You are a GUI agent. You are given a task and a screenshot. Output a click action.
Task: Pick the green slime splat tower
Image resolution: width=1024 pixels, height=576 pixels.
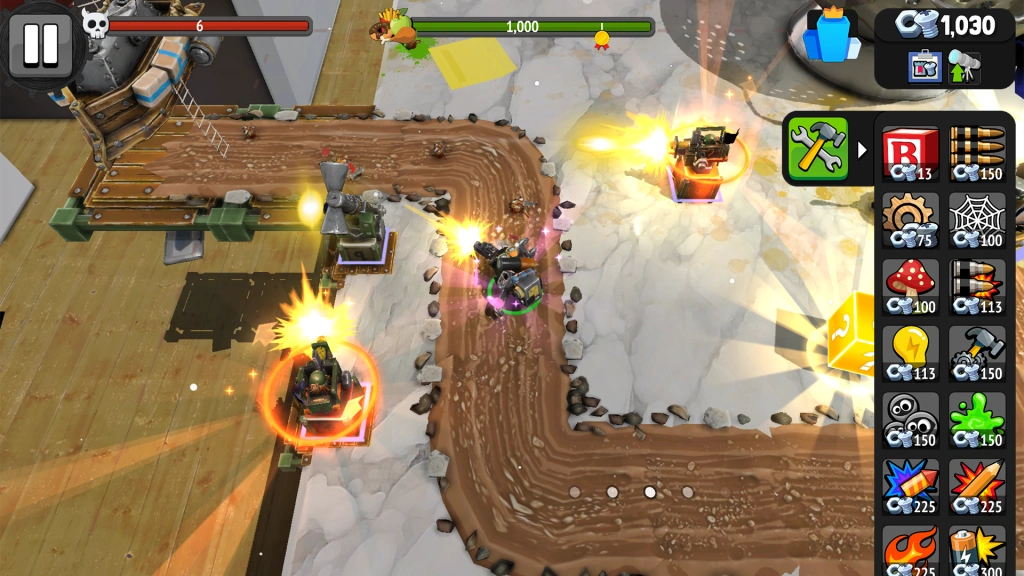[x=977, y=418]
